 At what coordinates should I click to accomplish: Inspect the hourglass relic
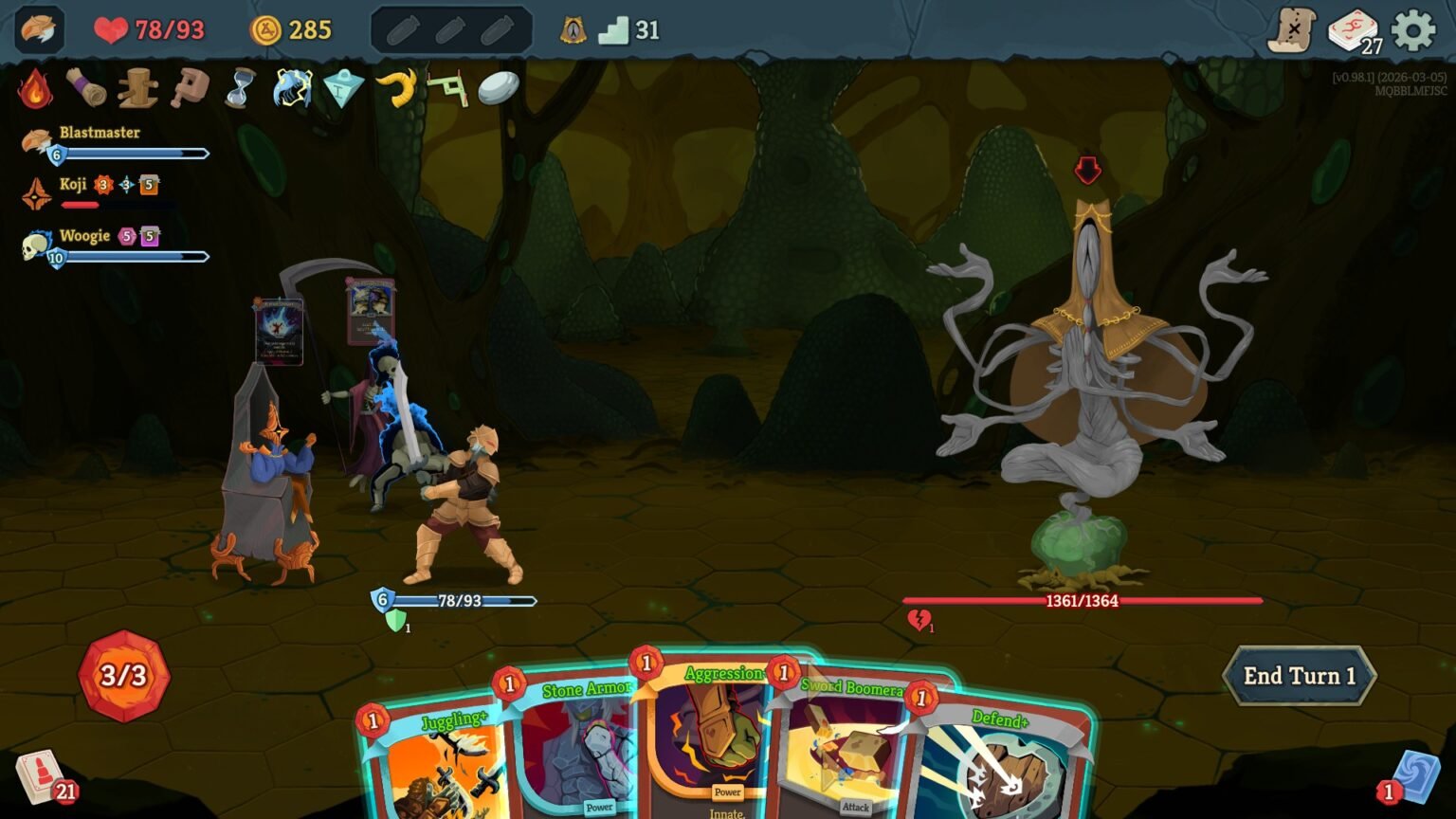[x=237, y=89]
